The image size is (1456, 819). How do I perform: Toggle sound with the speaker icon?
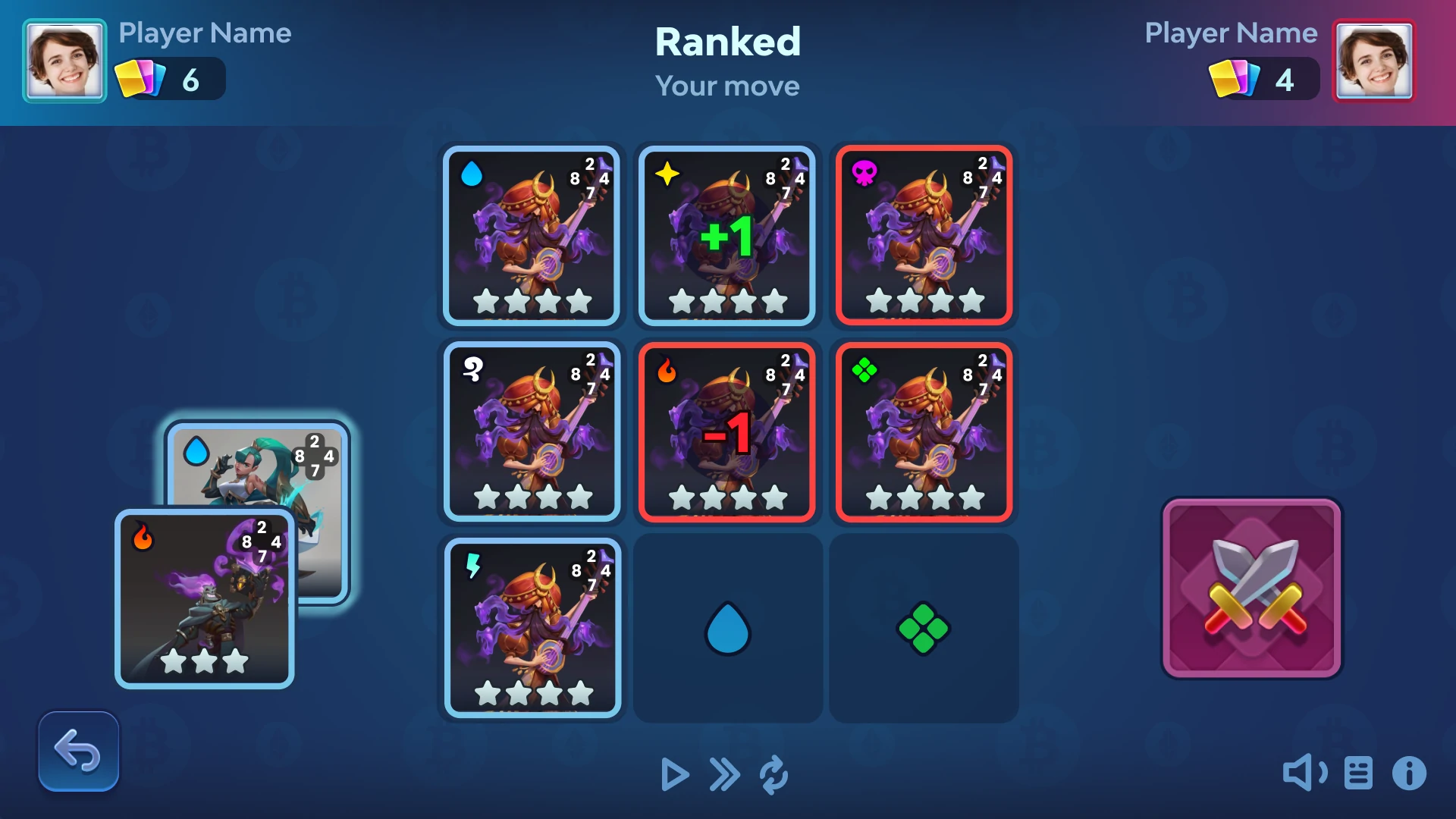1304,773
